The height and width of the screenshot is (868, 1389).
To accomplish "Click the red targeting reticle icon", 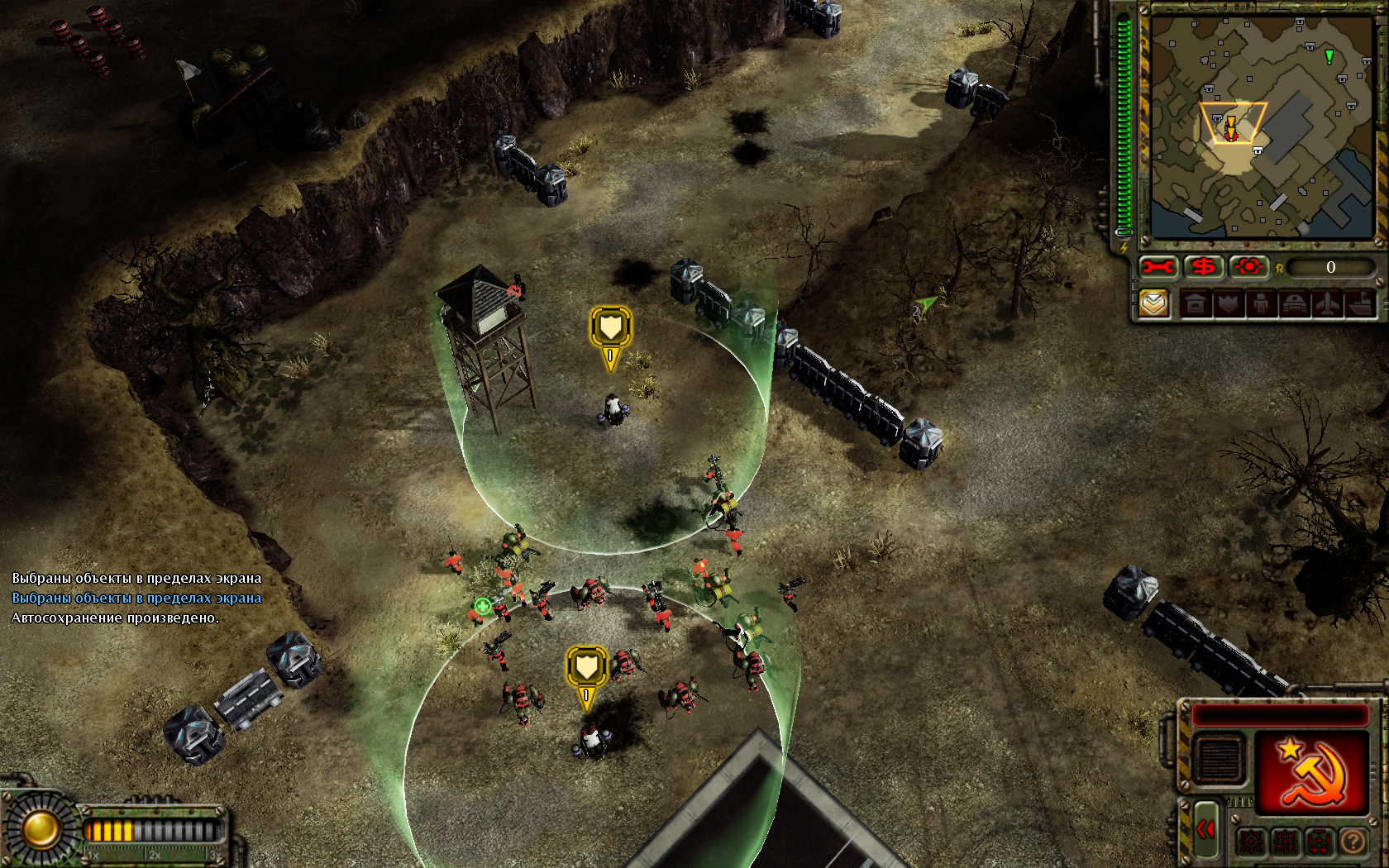I will click(1248, 266).
